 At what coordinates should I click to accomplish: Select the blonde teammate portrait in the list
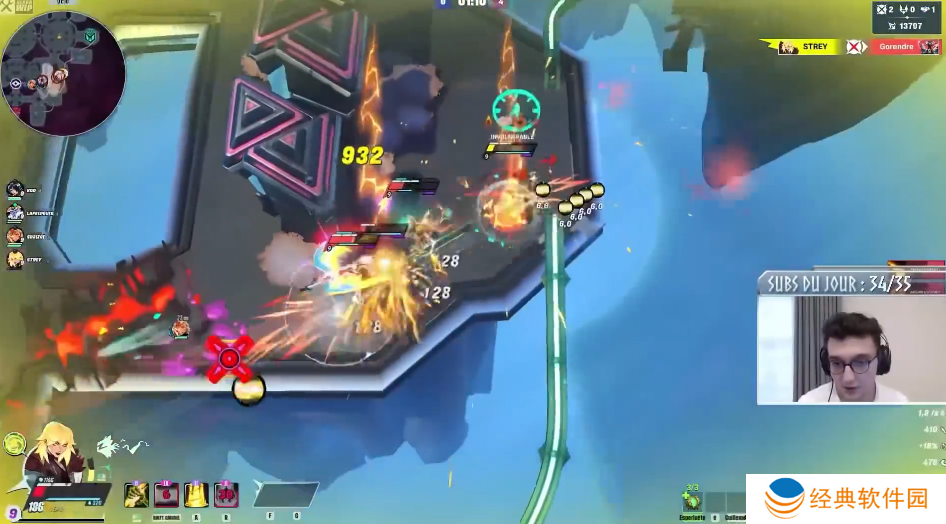click(x=15, y=259)
